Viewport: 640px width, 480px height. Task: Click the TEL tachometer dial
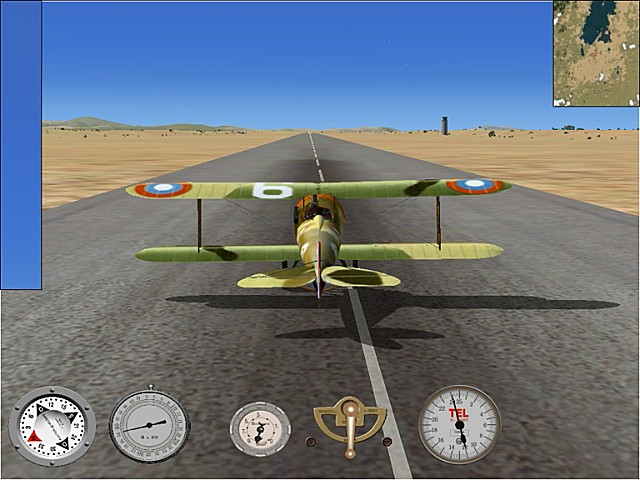459,424
